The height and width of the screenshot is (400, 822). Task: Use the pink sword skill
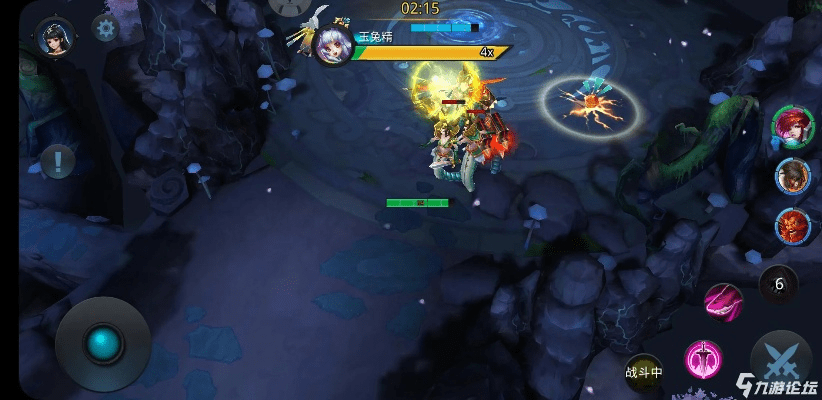703,357
